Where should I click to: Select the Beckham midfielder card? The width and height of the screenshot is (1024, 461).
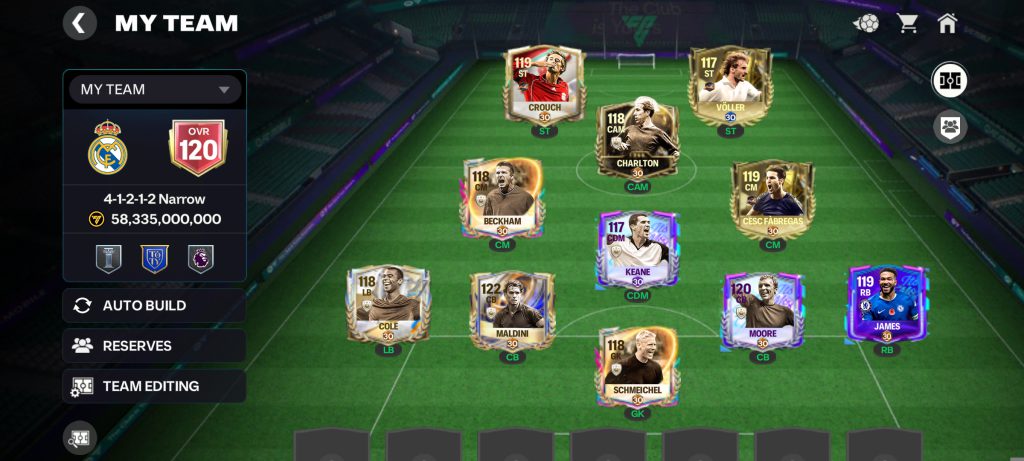[x=502, y=198]
